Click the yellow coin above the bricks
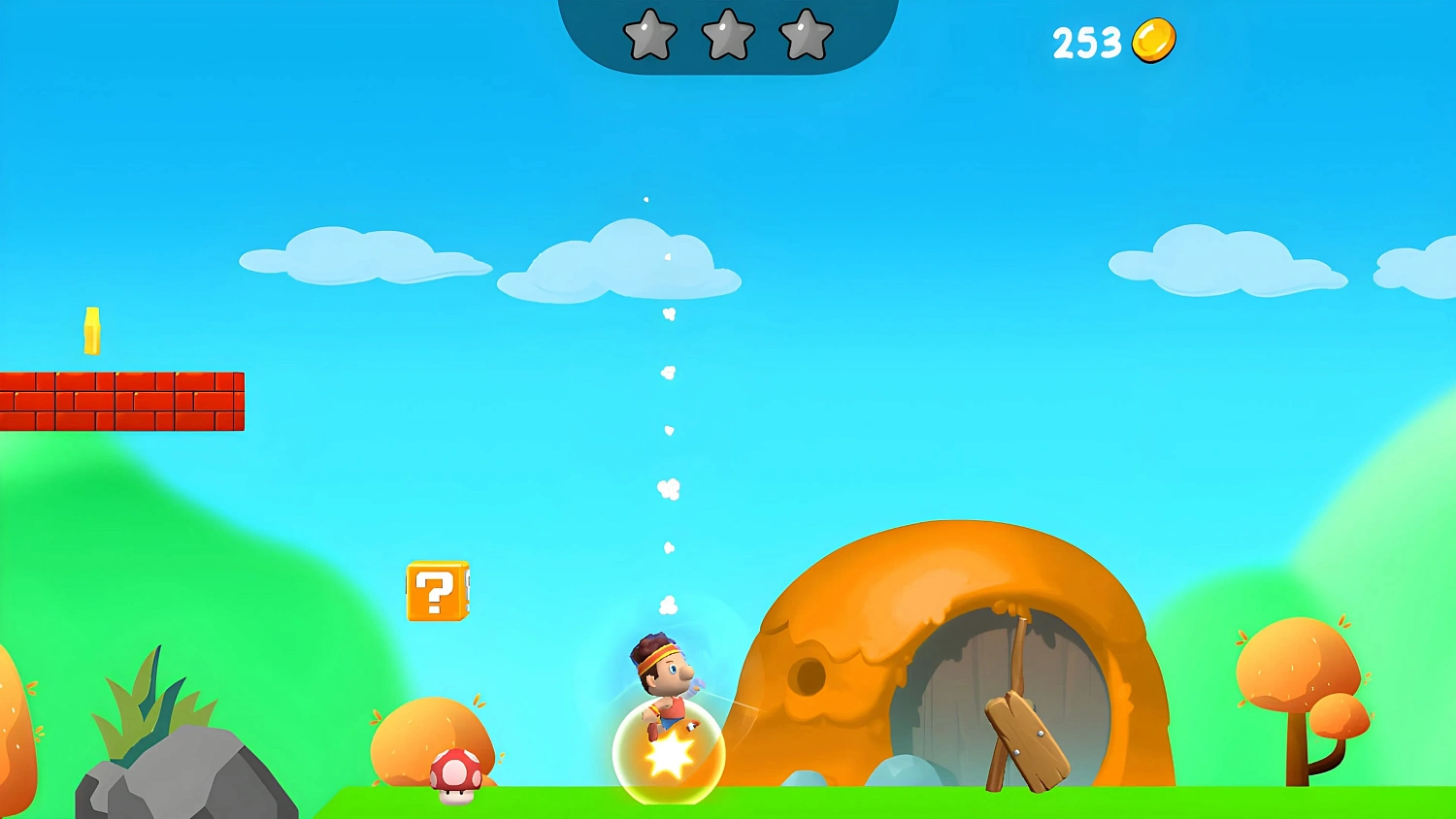The height and width of the screenshot is (819, 1456). coord(93,330)
